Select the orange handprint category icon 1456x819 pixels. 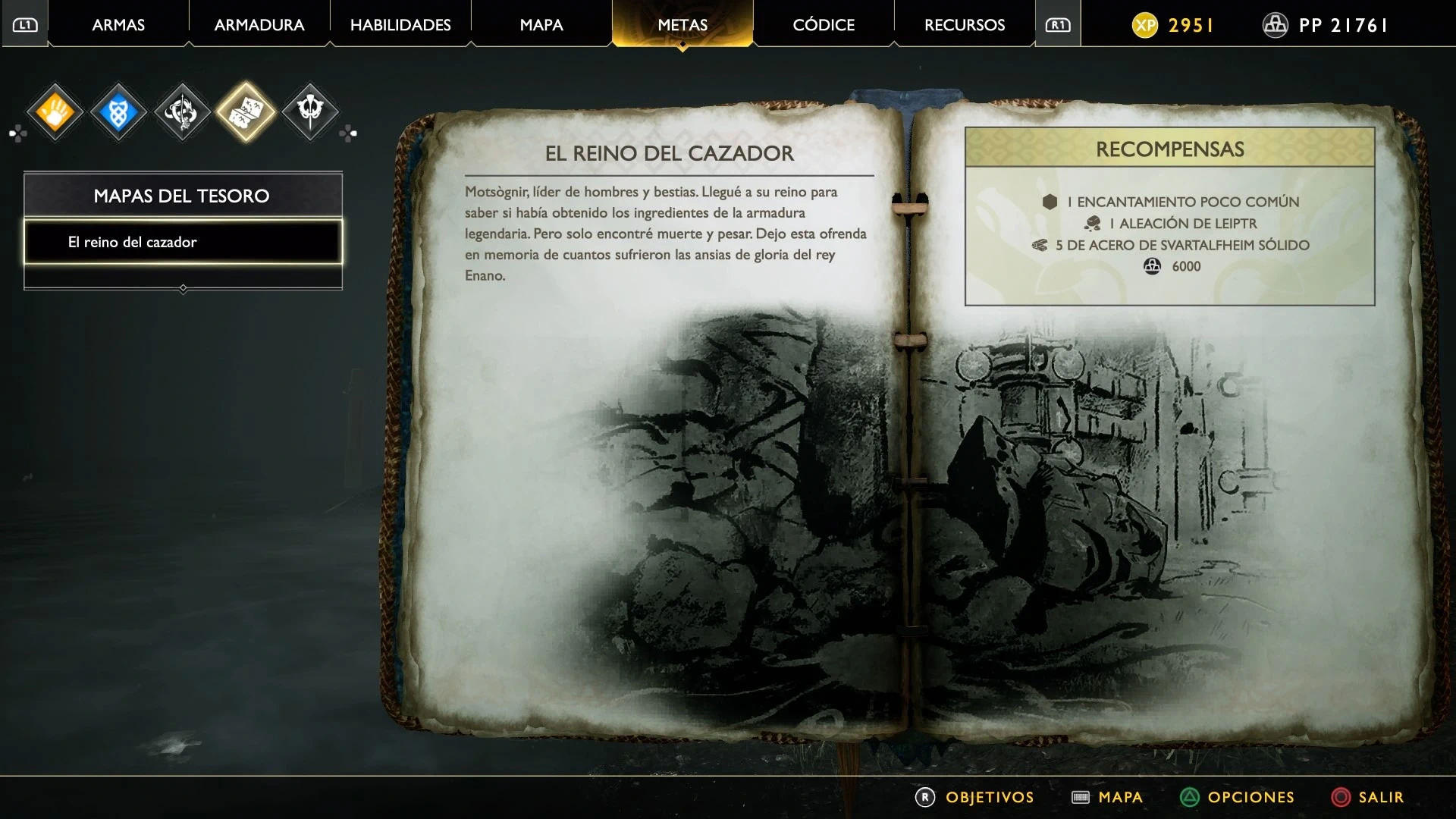pos(55,113)
